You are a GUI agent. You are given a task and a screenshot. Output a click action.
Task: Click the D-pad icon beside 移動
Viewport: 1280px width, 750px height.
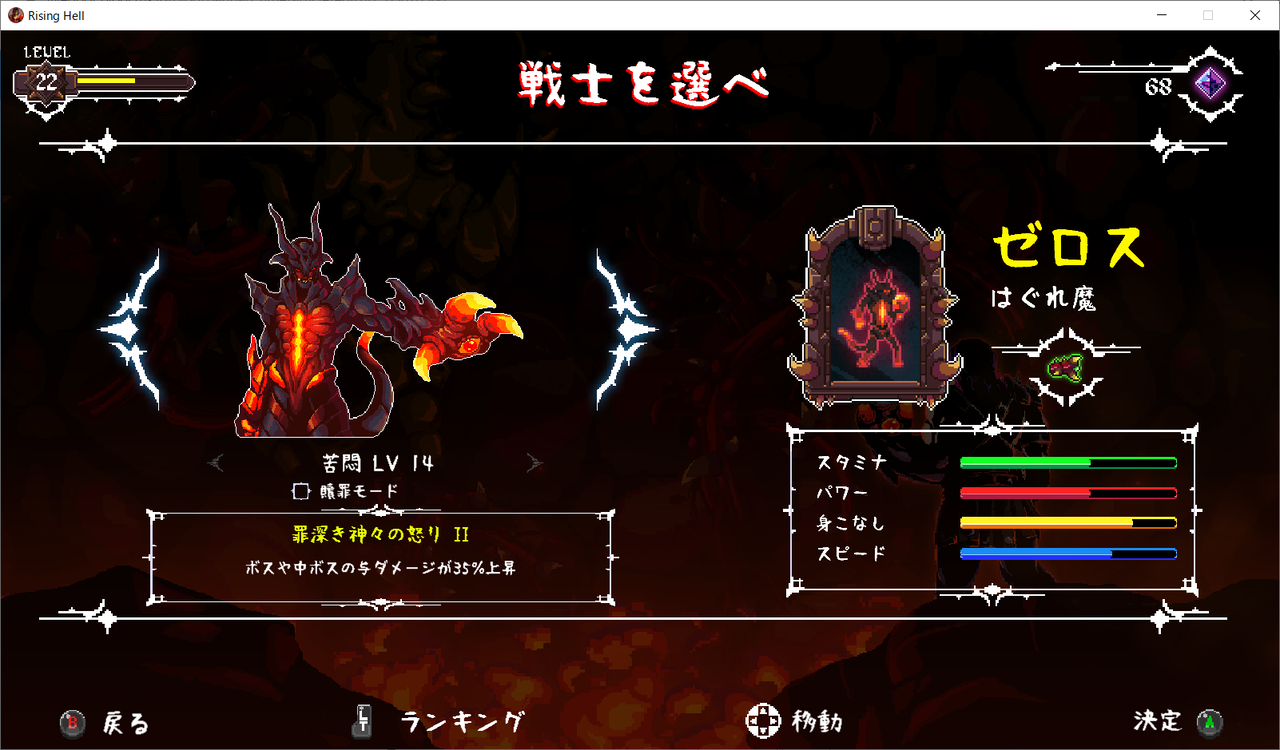765,719
